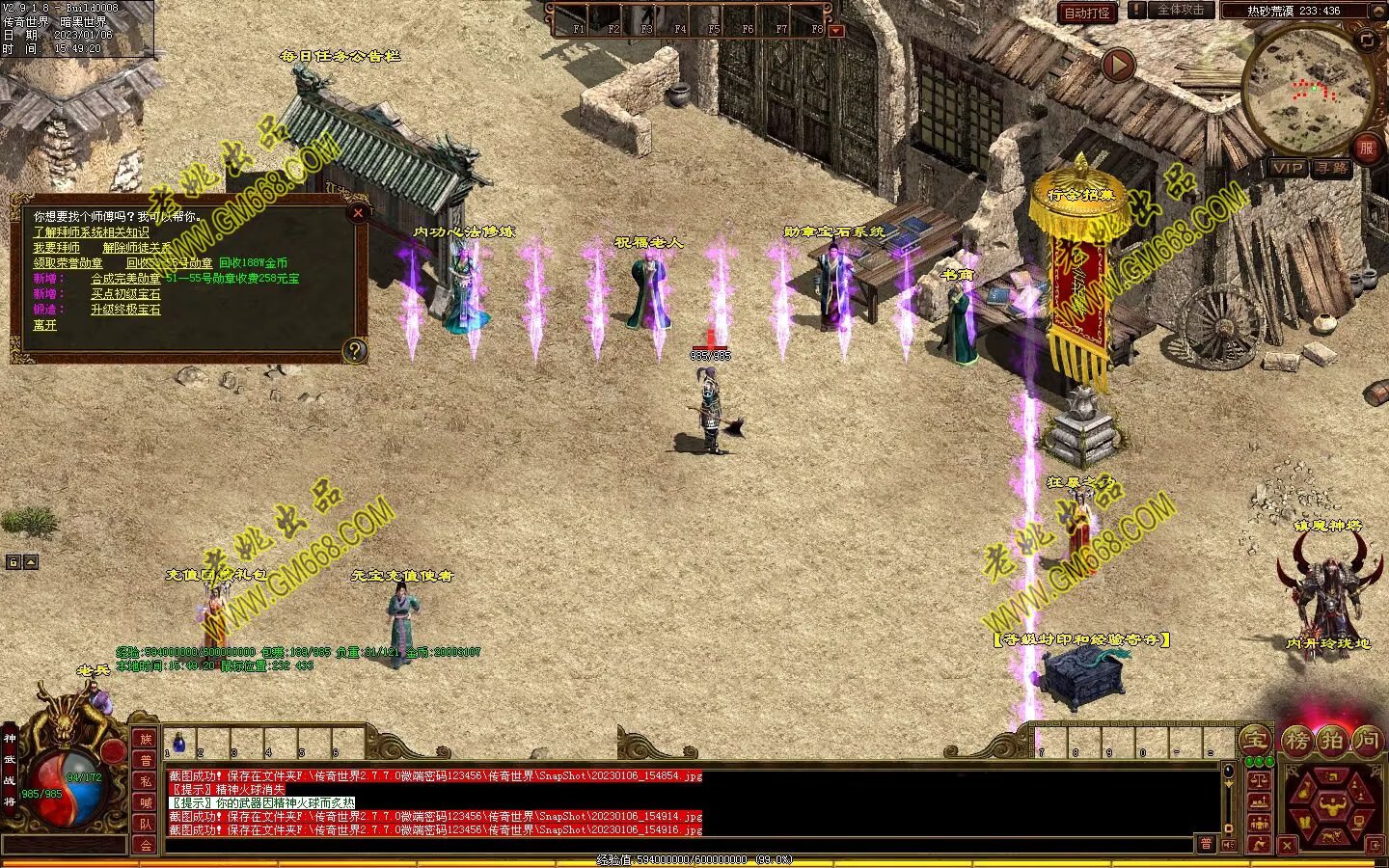Viewport: 1389px width, 868px height.
Task: Open the VIP panel
Action: pyautogui.click(x=1288, y=168)
